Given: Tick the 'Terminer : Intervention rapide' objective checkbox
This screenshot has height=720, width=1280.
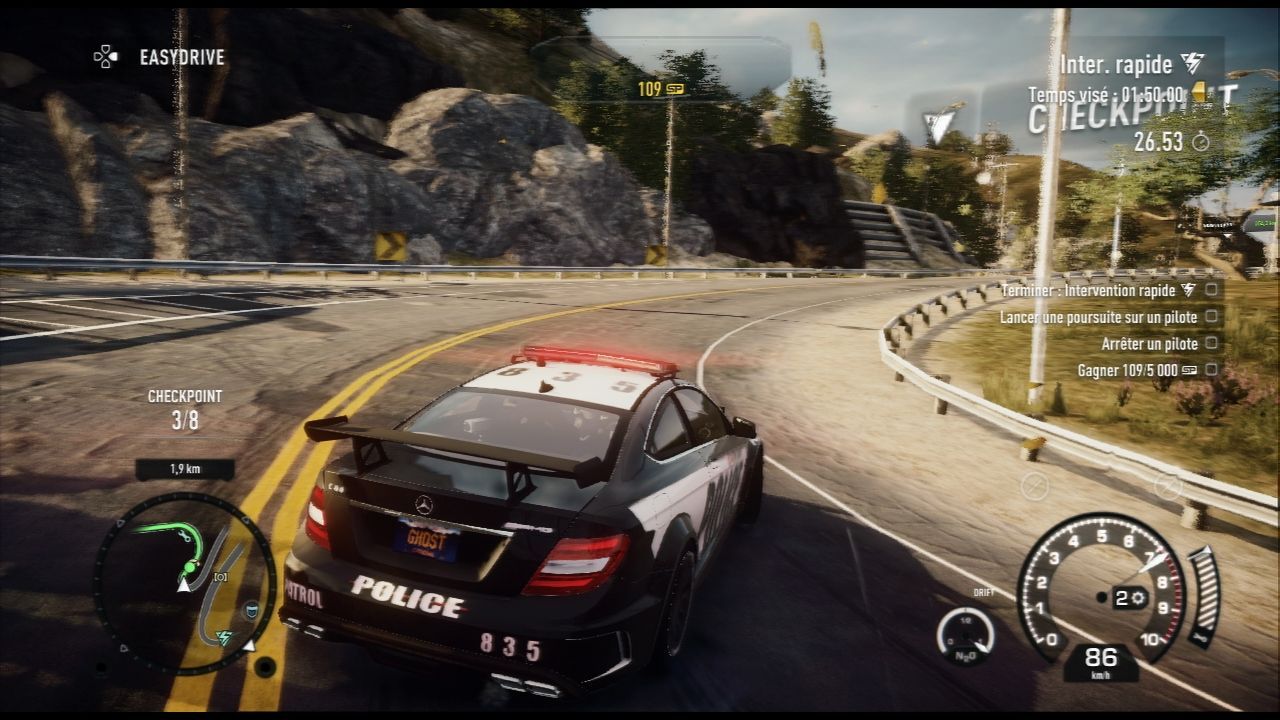Looking at the screenshot, I should pyautogui.click(x=1212, y=290).
